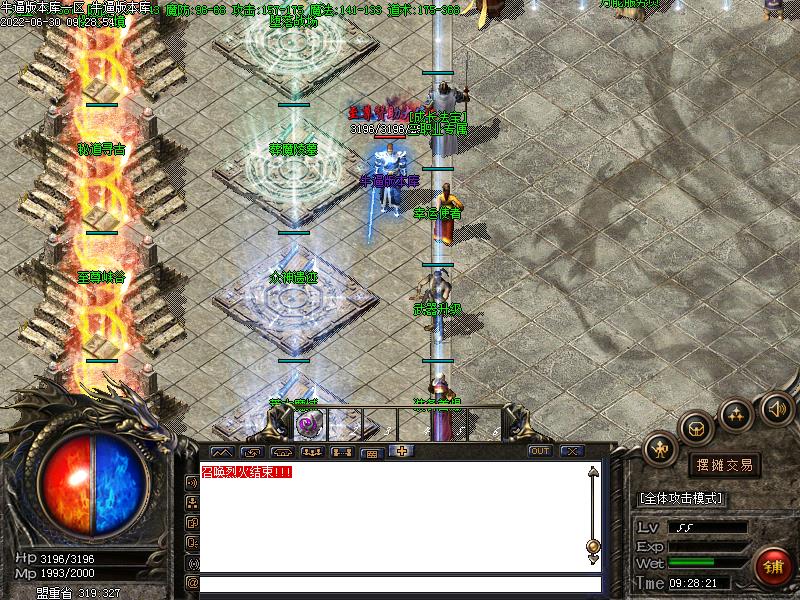This screenshot has height=600, width=800.
Task: Use the purple swirl item in belt slot
Action: (307, 425)
